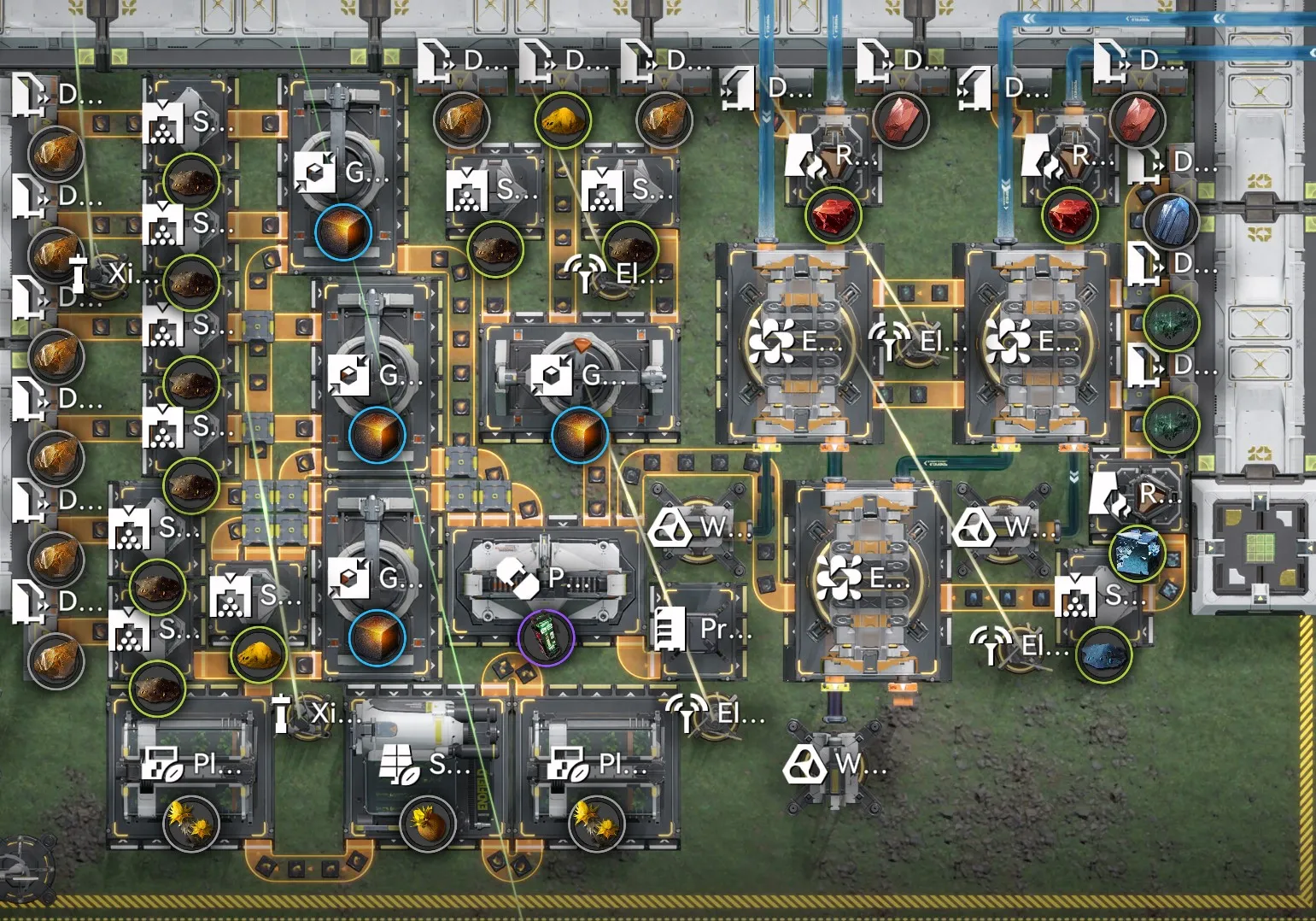Image resolution: width=1316 pixels, height=921 pixels.
Task: Click the yellow flower marker inside the left planter
Action: pyautogui.click(x=192, y=823)
